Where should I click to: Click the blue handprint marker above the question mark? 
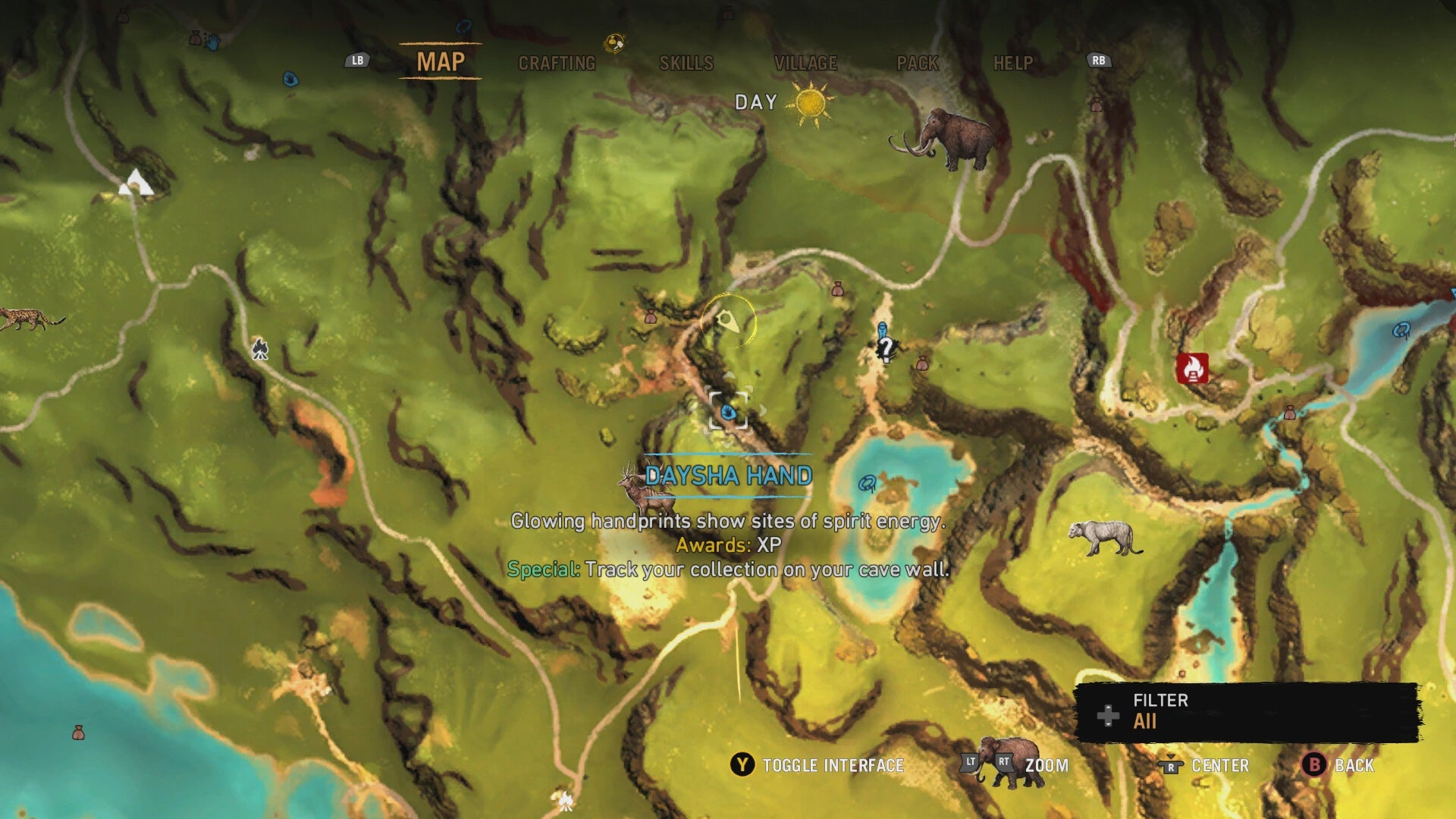click(x=882, y=328)
